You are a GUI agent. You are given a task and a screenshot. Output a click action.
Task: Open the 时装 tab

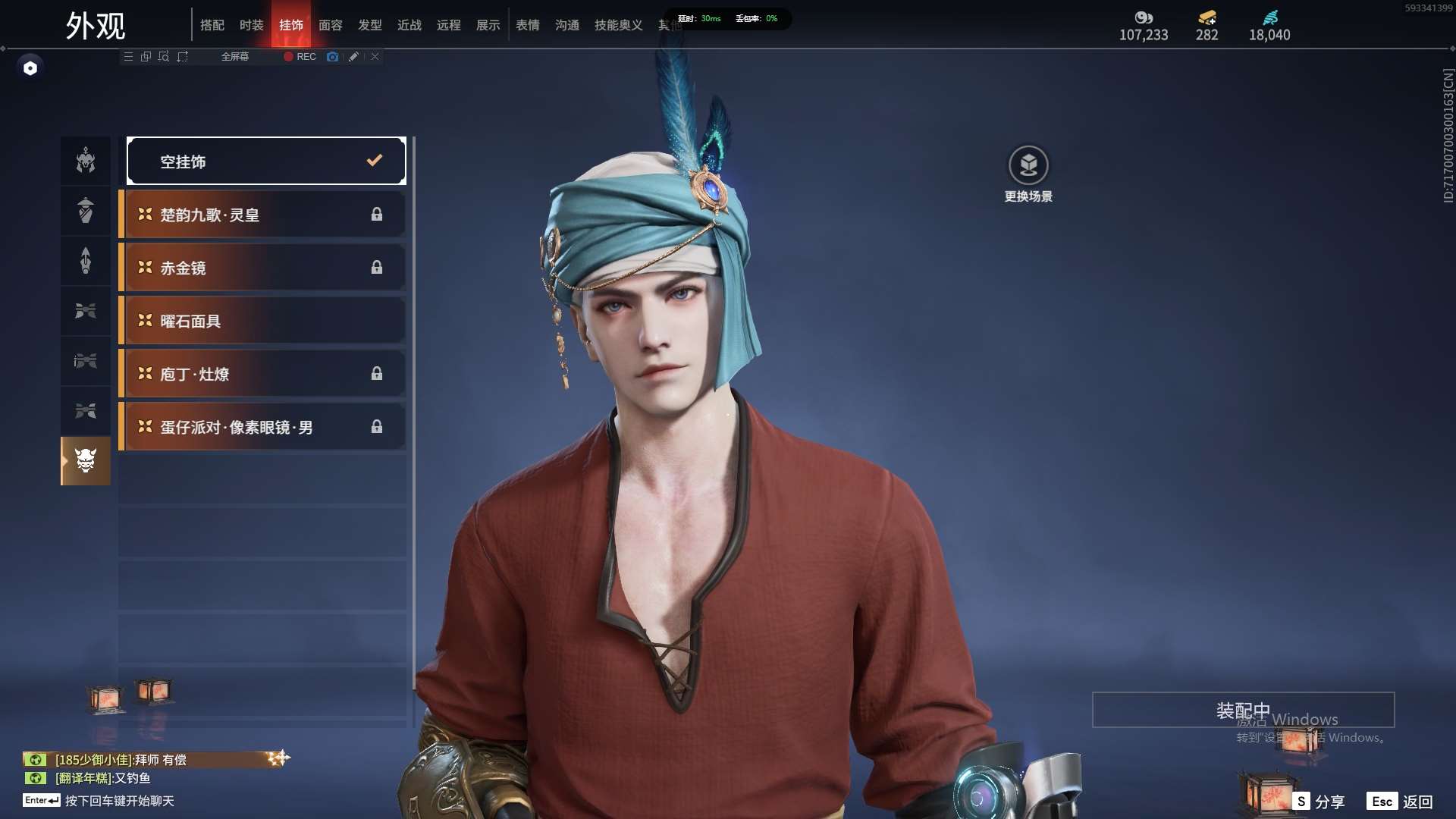coord(252,25)
